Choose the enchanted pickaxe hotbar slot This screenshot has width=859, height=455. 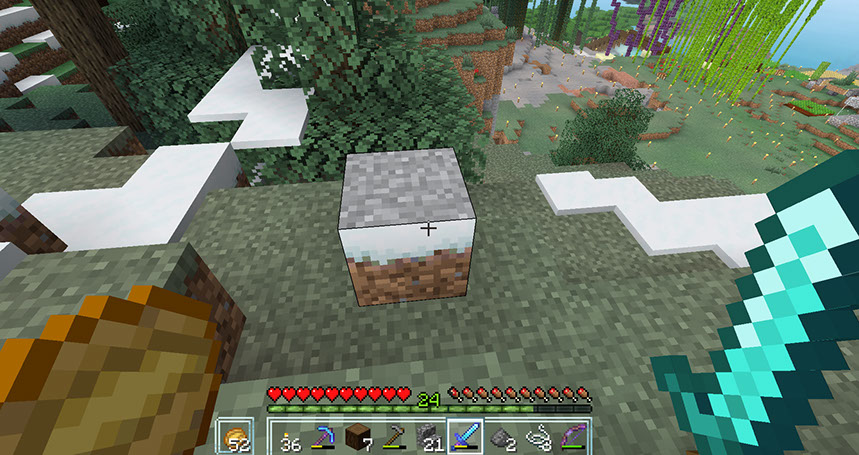point(323,438)
